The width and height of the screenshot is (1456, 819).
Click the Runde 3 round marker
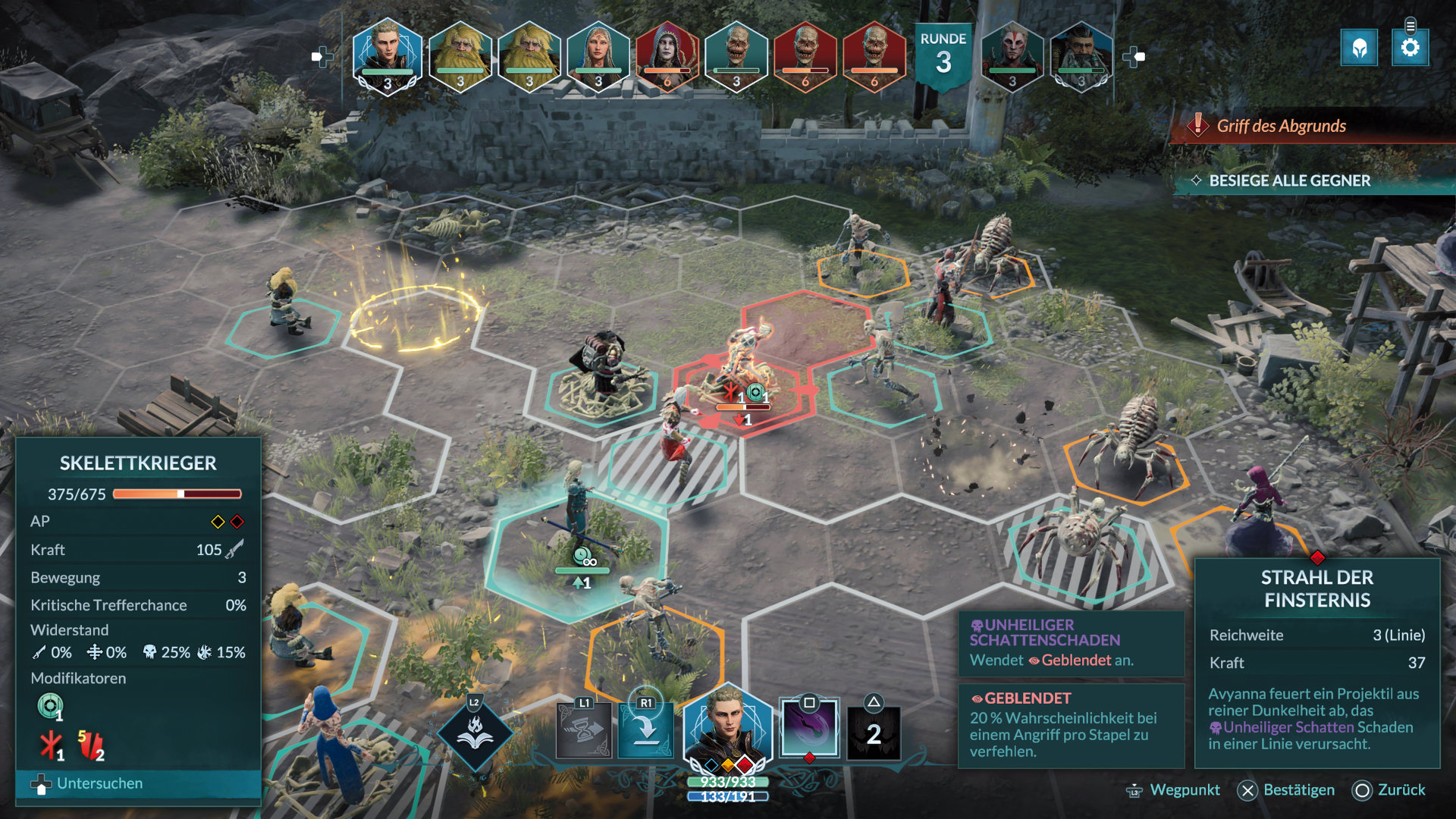coord(943,55)
